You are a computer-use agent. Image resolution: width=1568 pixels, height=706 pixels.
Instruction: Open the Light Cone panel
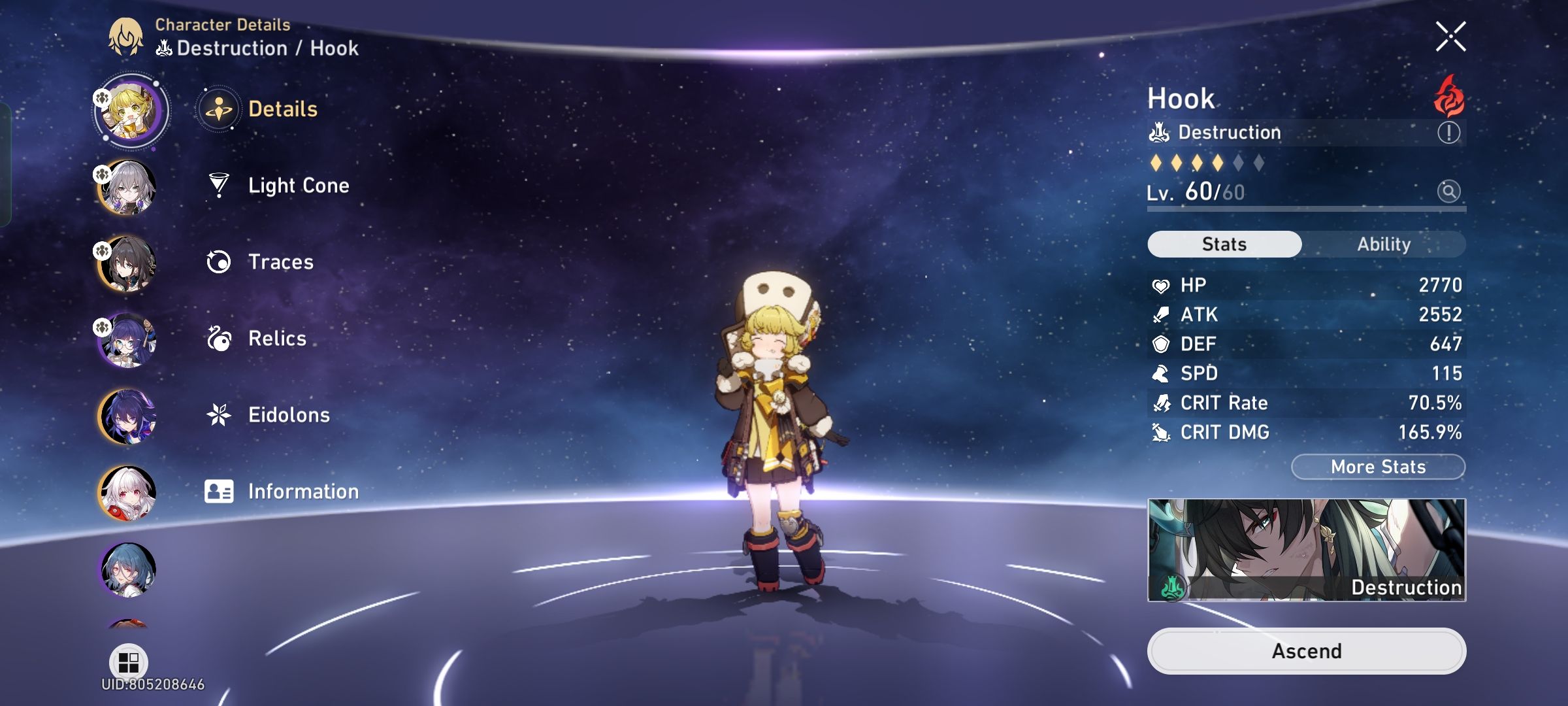tap(299, 186)
